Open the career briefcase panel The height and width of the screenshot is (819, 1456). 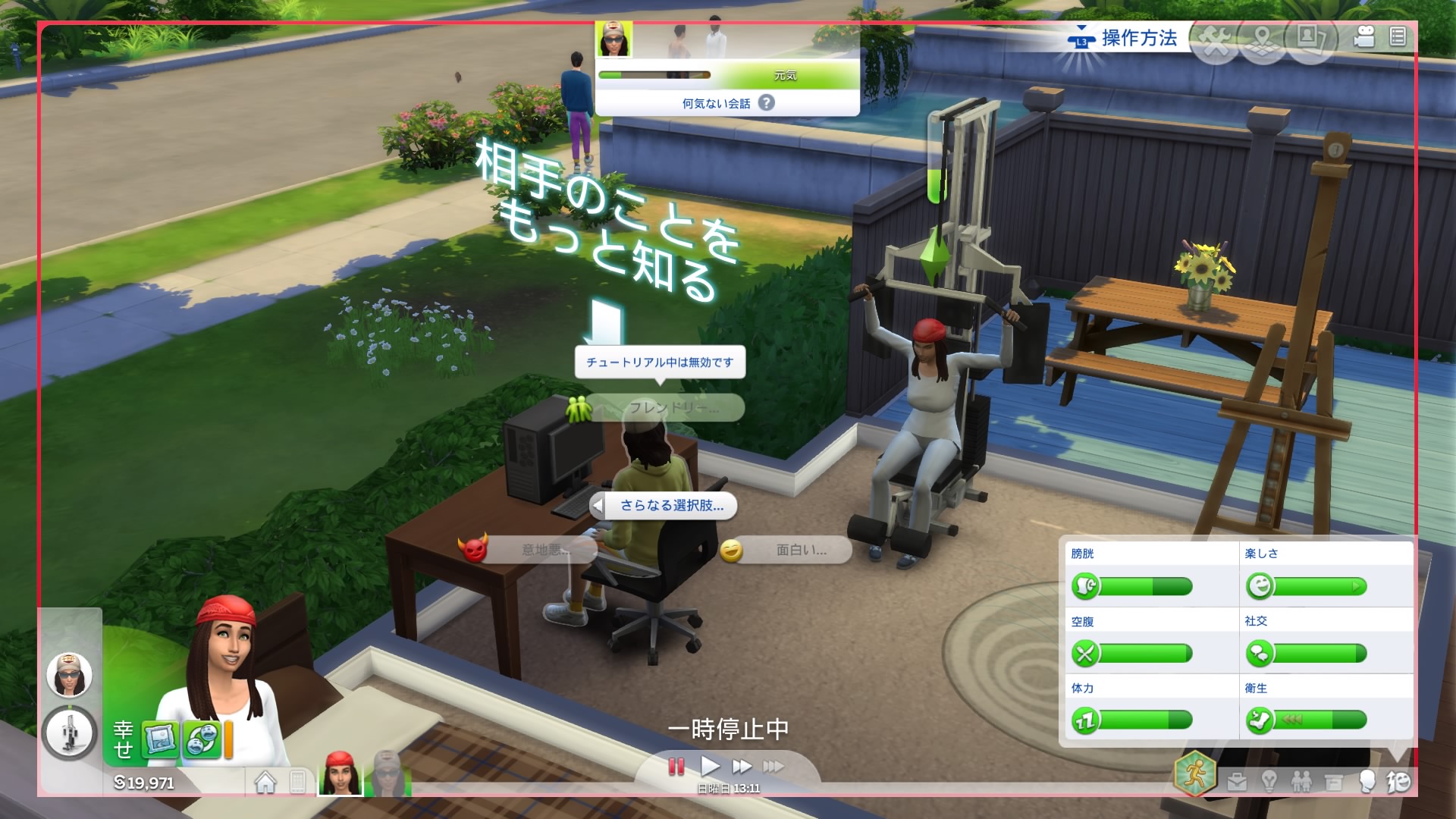1237,781
